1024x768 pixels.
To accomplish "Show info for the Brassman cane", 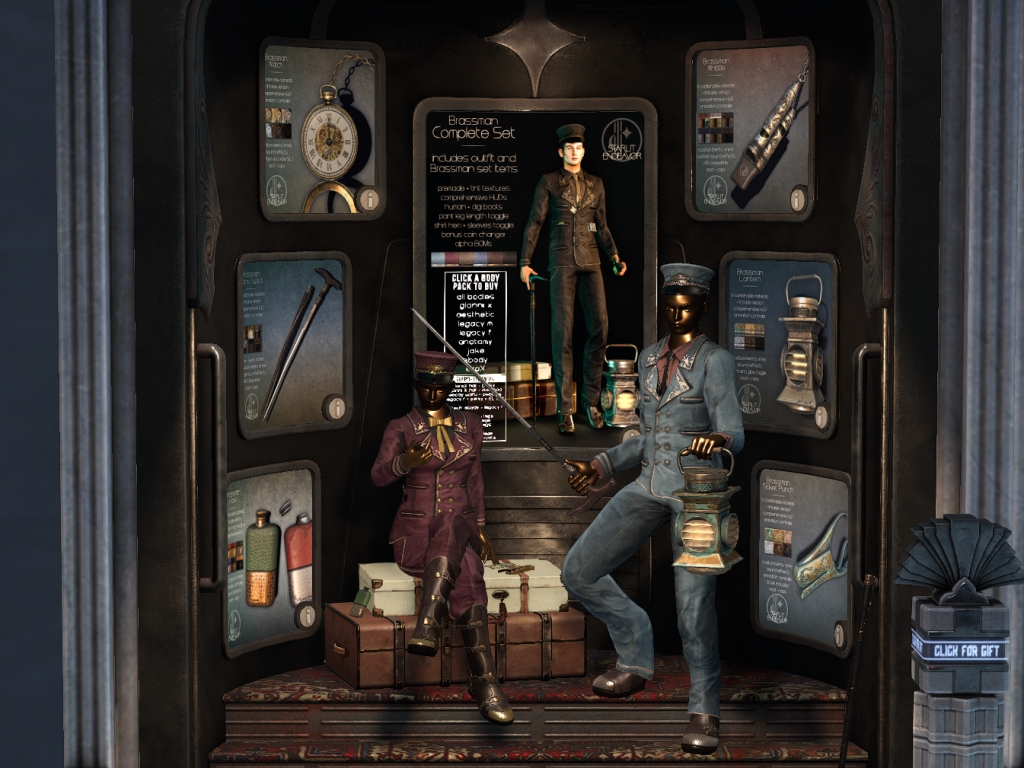I will pyautogui.click(x=335, y=408).
